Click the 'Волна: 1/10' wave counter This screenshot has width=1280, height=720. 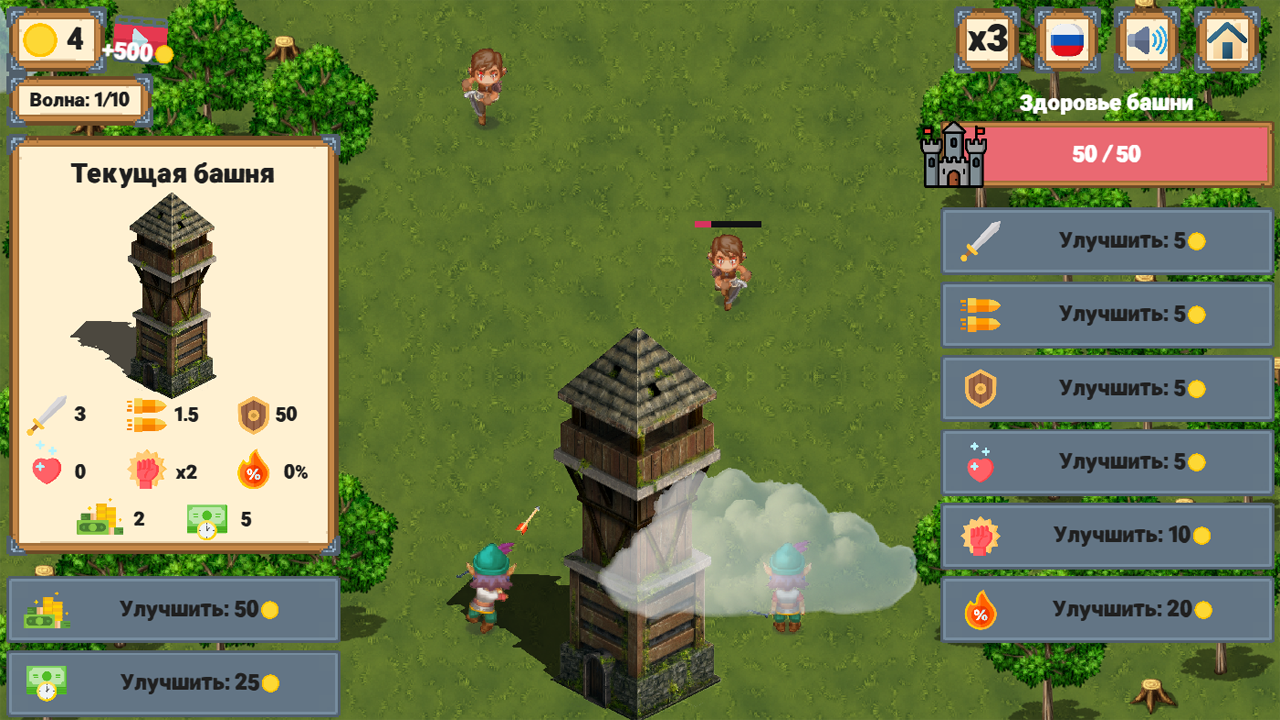(80, 101)
